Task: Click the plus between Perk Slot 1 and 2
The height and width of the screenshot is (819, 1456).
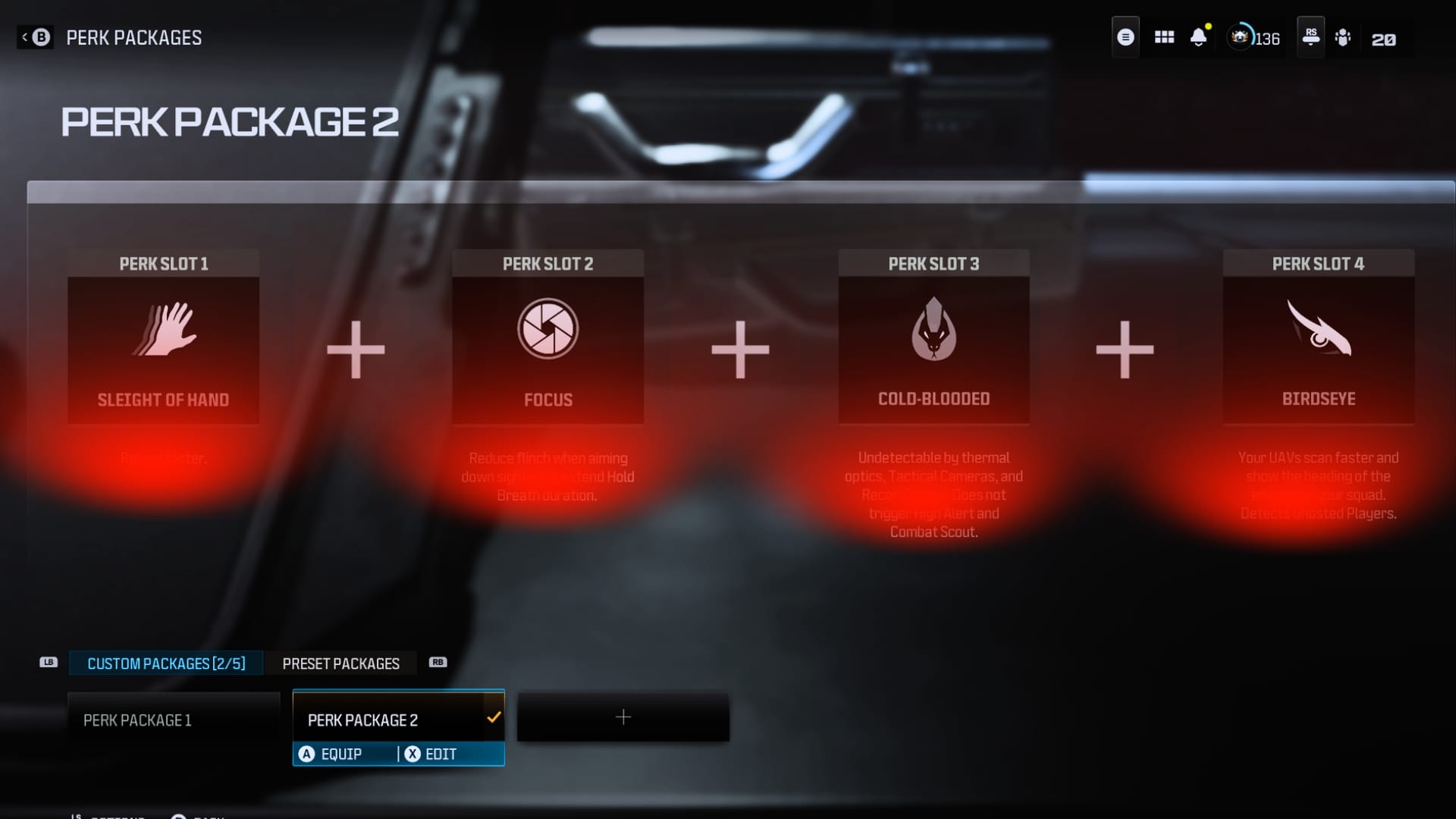Action: point(355,349)
